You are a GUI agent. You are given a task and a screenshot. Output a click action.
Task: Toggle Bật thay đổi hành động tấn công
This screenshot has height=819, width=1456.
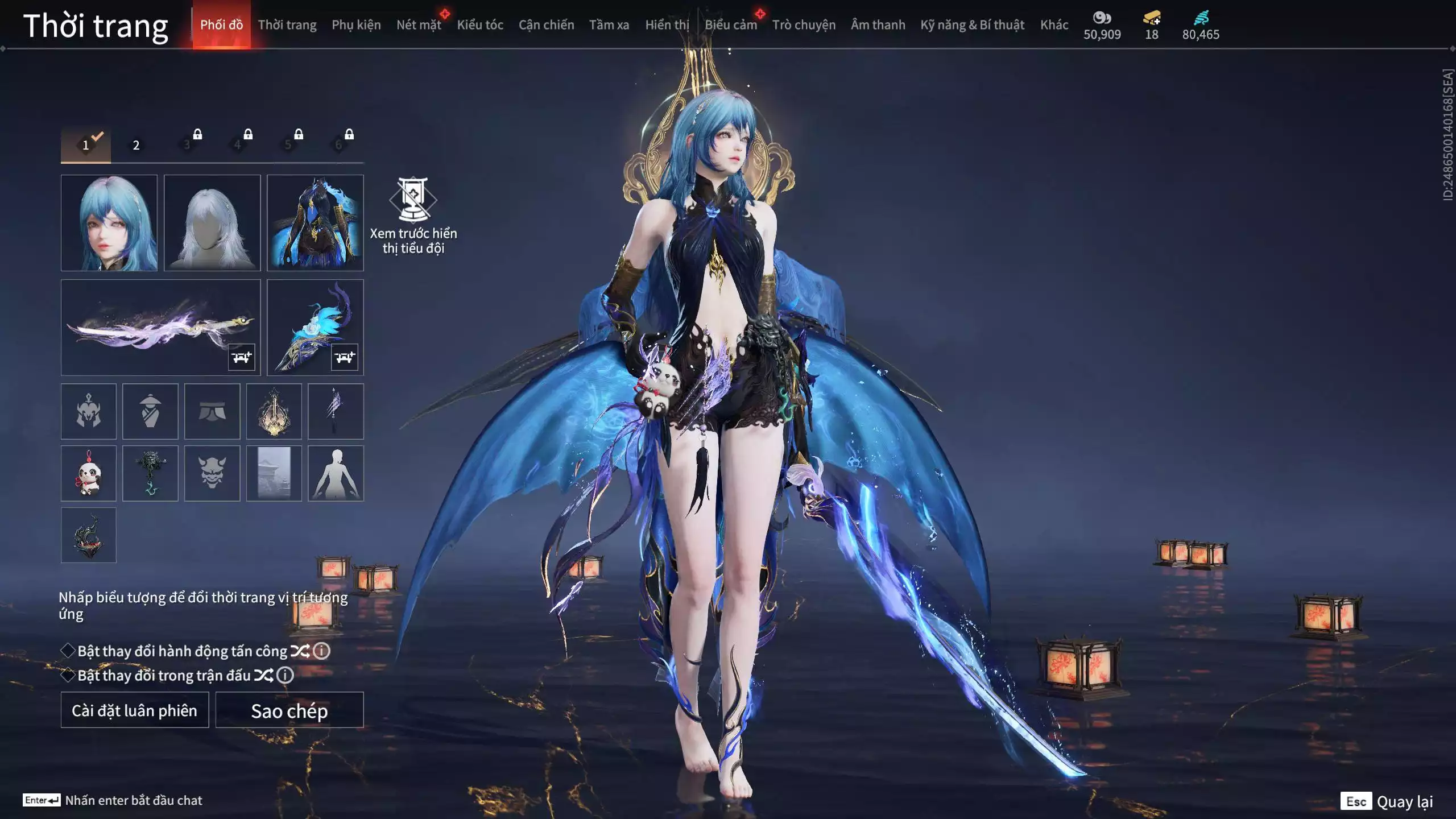click(68, 651)
